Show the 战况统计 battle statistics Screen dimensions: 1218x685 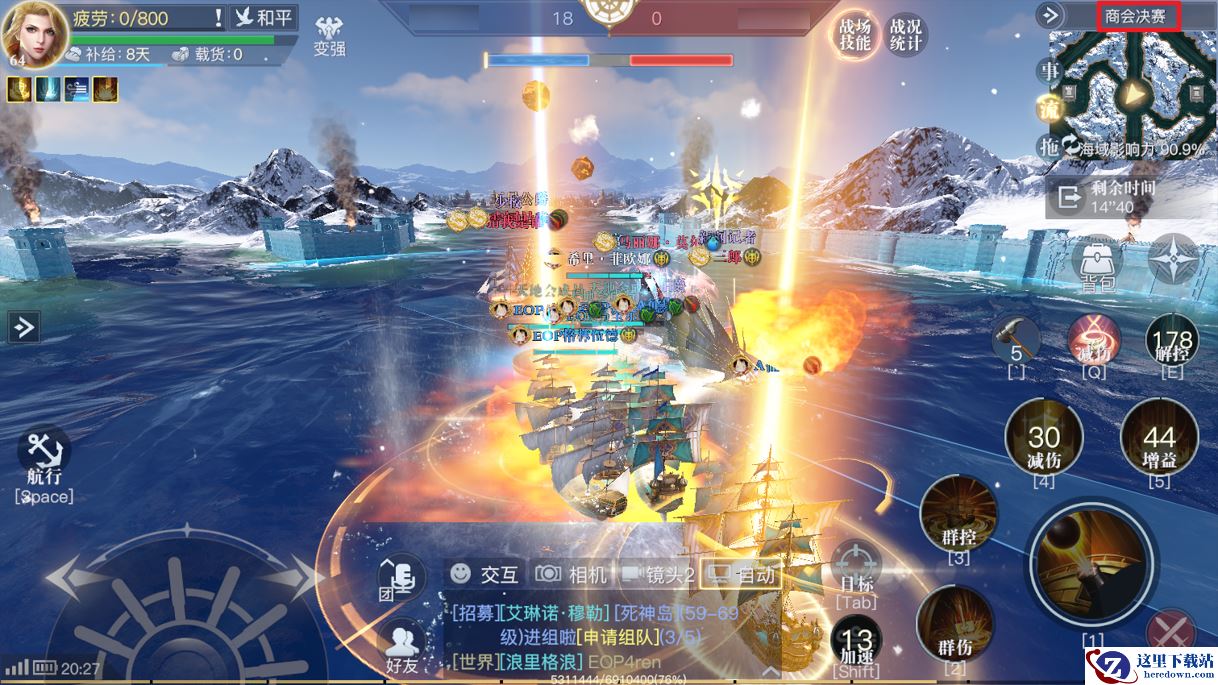pyautogui.click(x=905, y=35)
